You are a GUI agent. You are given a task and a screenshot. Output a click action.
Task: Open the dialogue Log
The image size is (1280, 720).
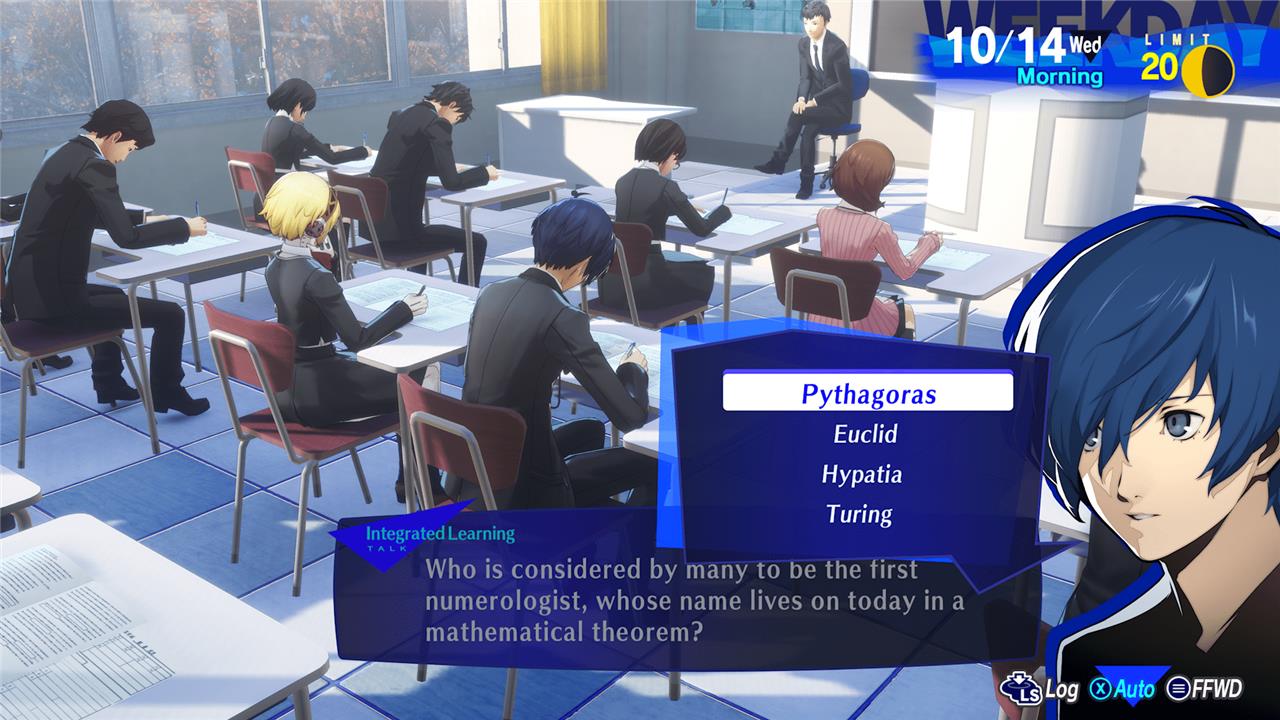(1046, 689)
